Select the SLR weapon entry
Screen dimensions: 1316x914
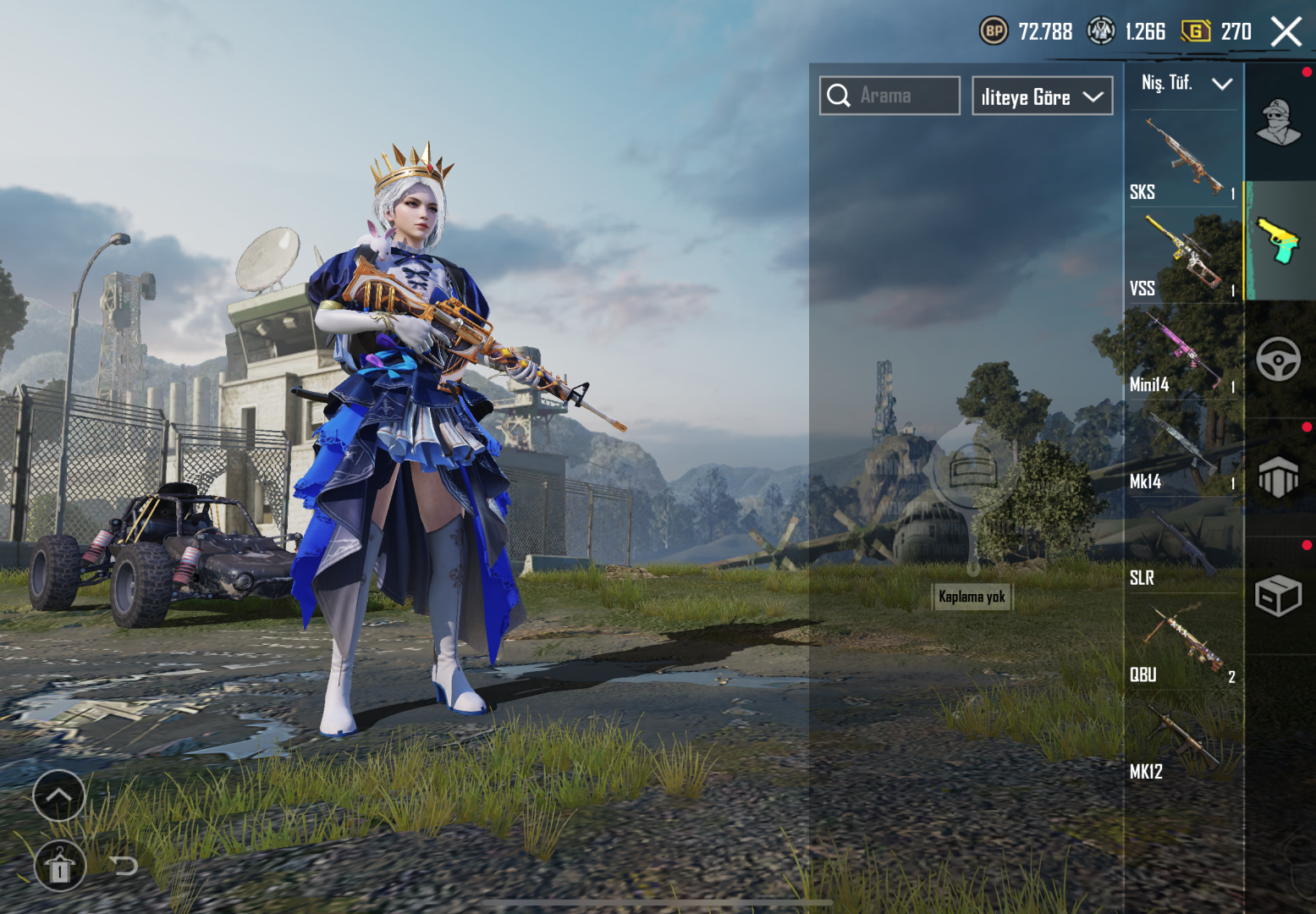click(x=1183, y=545)
